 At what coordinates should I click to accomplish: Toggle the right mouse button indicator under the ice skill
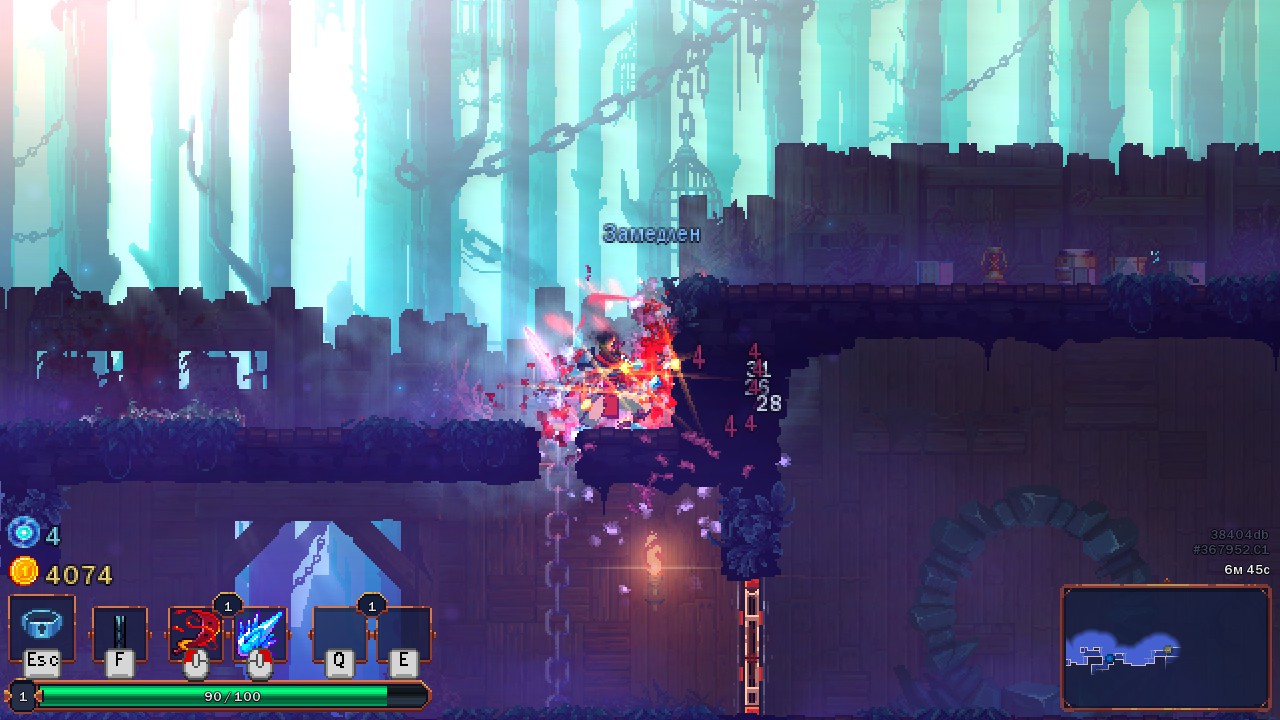[x=258, y=664]
